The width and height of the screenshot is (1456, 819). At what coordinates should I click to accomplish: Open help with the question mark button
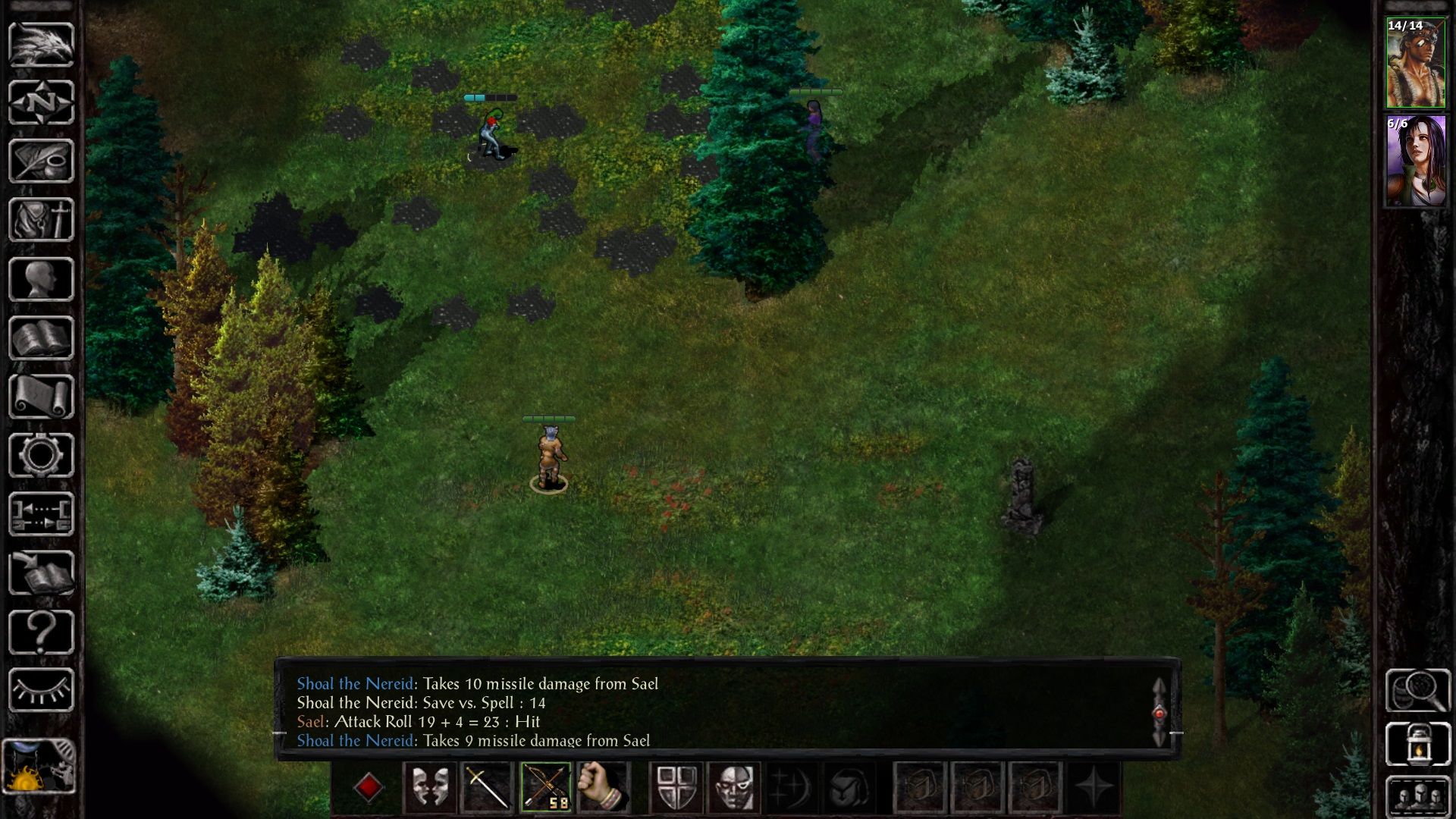coord(41,631)
